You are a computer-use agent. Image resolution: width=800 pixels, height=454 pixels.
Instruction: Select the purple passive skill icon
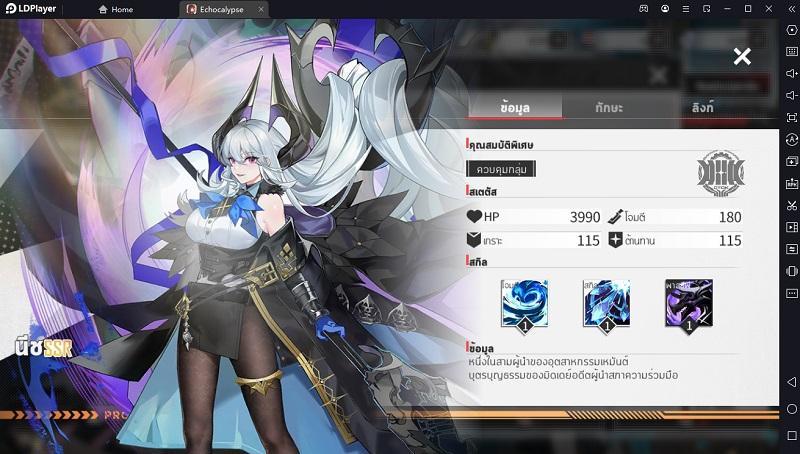688,303
